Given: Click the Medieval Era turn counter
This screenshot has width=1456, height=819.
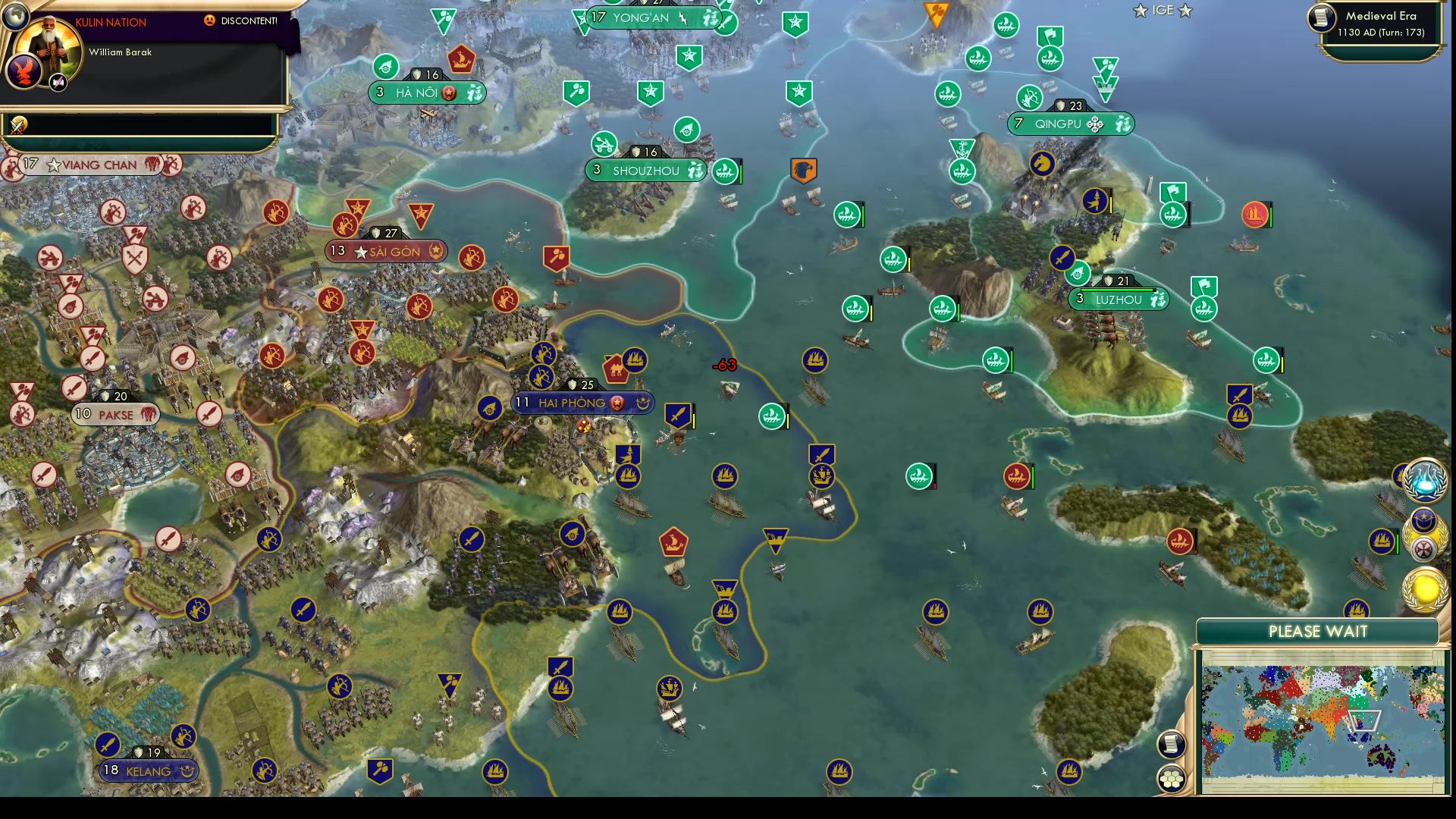Looking at the screenshot, I should pos(1382,21).
